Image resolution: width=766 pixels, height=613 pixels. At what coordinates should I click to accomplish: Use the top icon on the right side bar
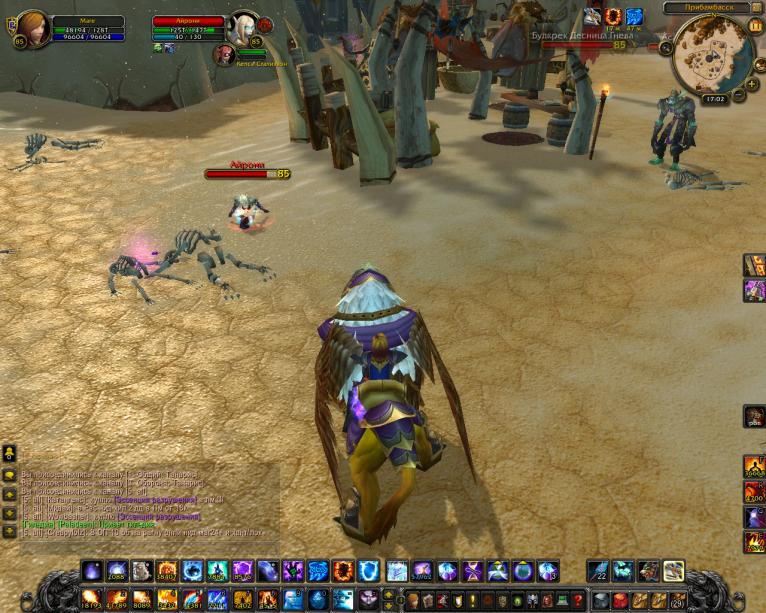[x=754, y=264]
